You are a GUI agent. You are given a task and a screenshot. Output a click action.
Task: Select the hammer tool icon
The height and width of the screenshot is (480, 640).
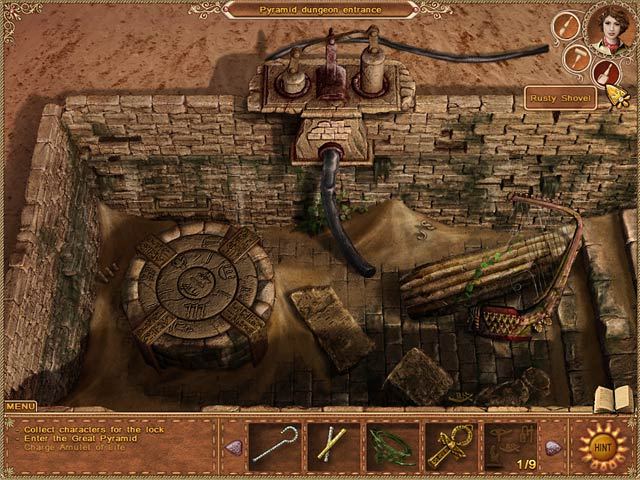pyautogui.click(x=577, y=58)
